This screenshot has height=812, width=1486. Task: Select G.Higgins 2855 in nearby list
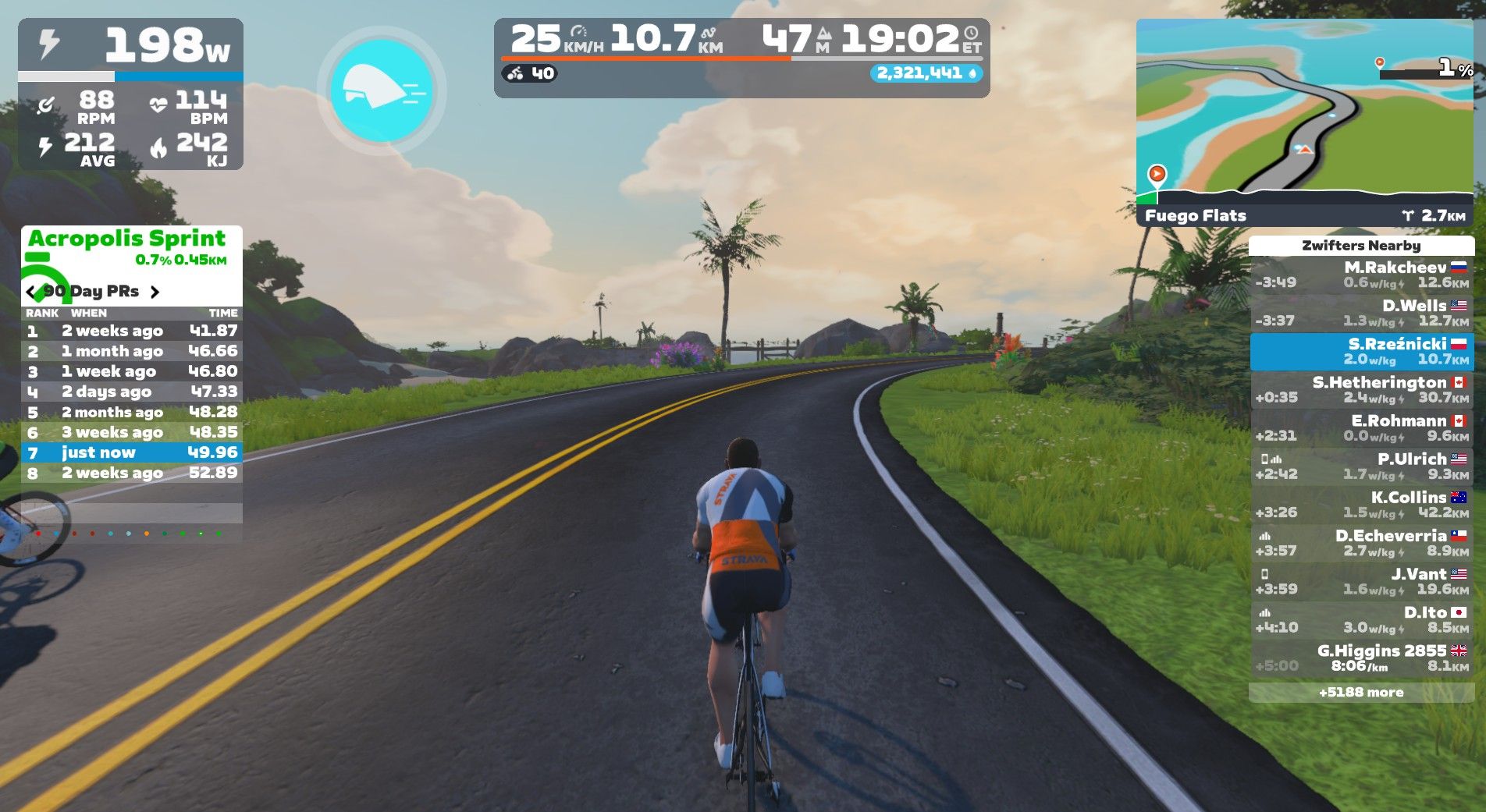1361,658
